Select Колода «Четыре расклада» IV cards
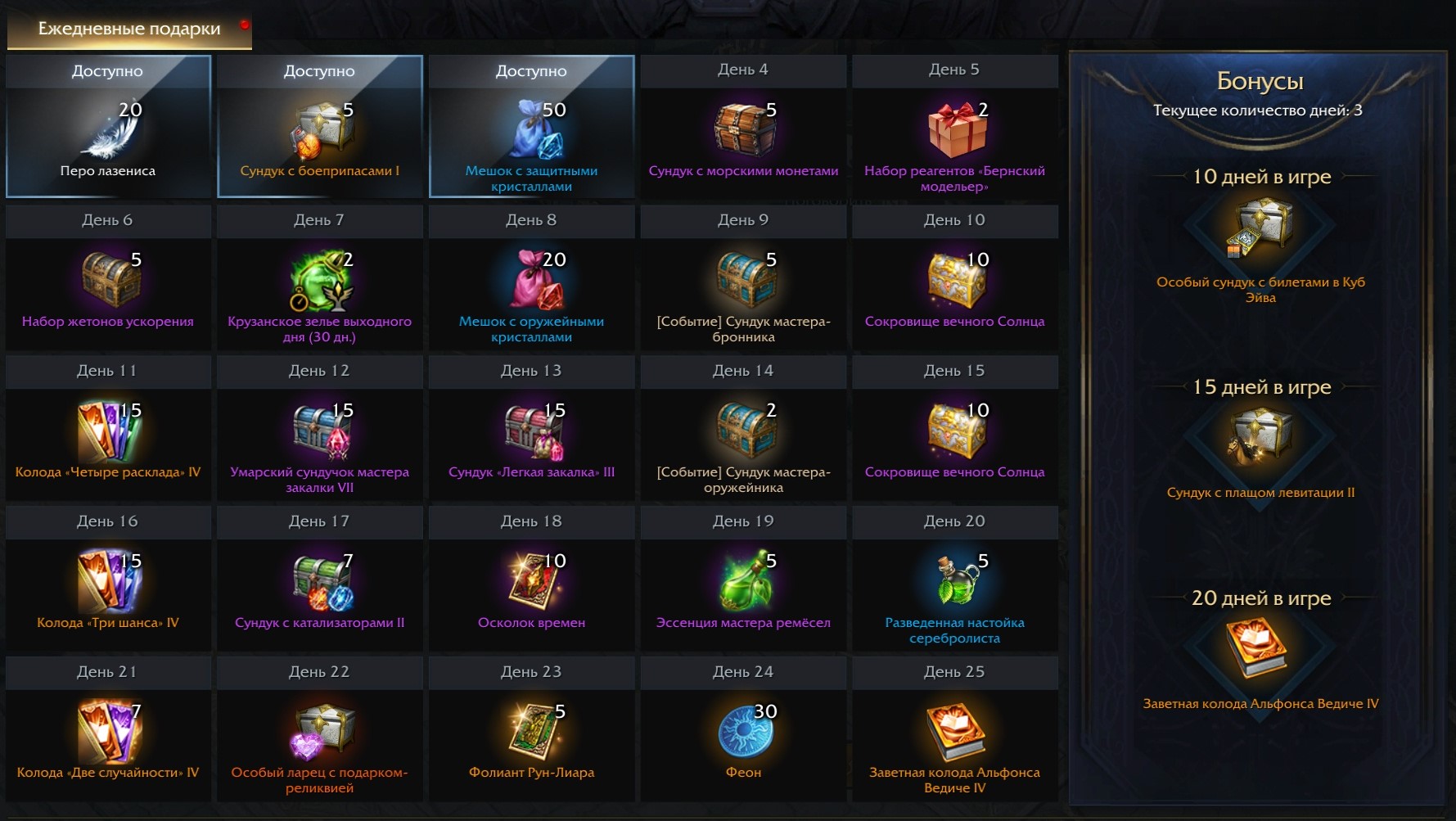Image resolution: width=1456 pixels, height=821 pixels. tap(108, 432)
